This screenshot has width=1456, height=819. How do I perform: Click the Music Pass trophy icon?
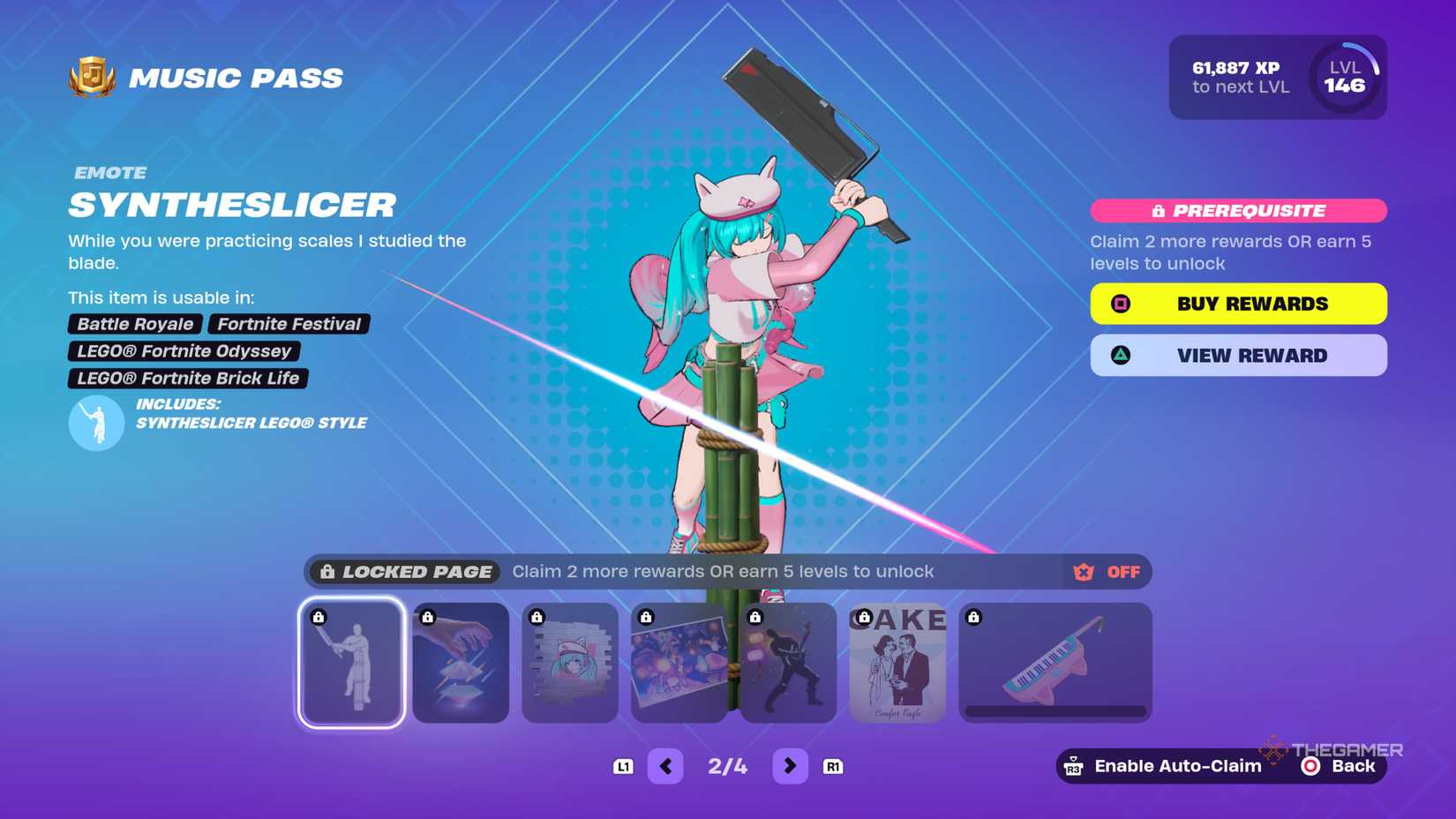click(x=93, y=78)
